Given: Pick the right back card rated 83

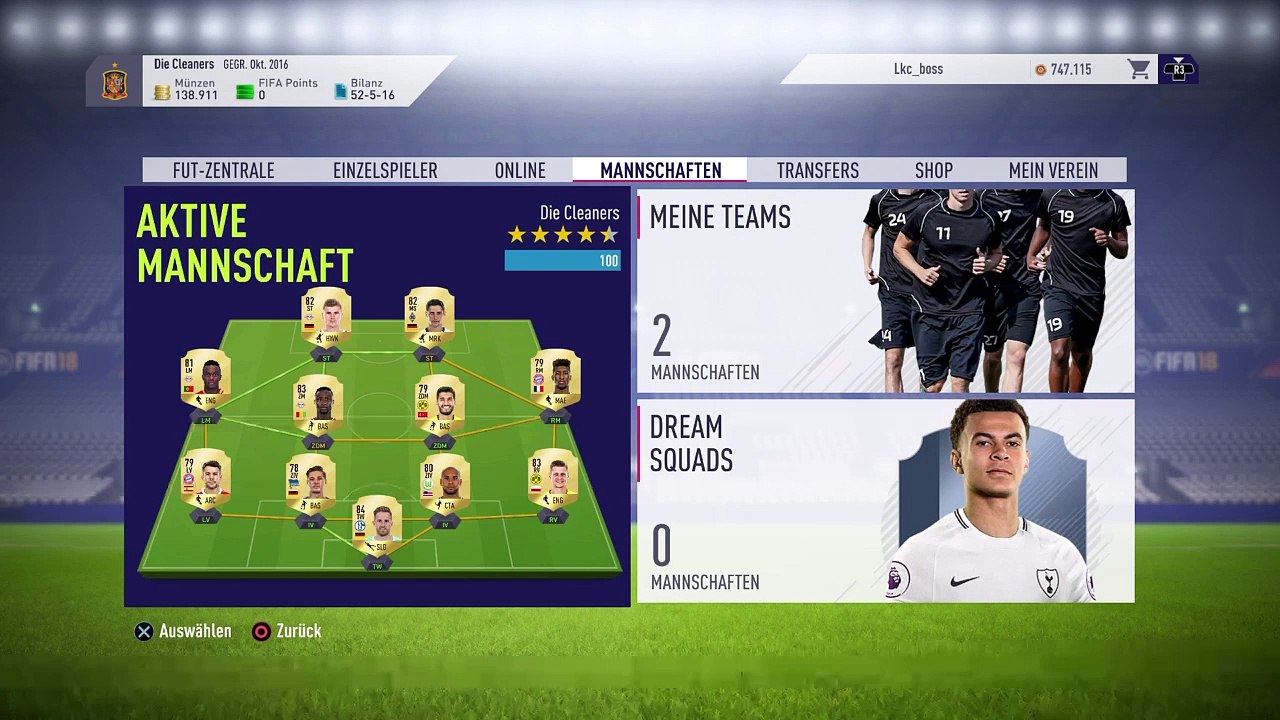Looking at the screenshot, I should 553,482.
